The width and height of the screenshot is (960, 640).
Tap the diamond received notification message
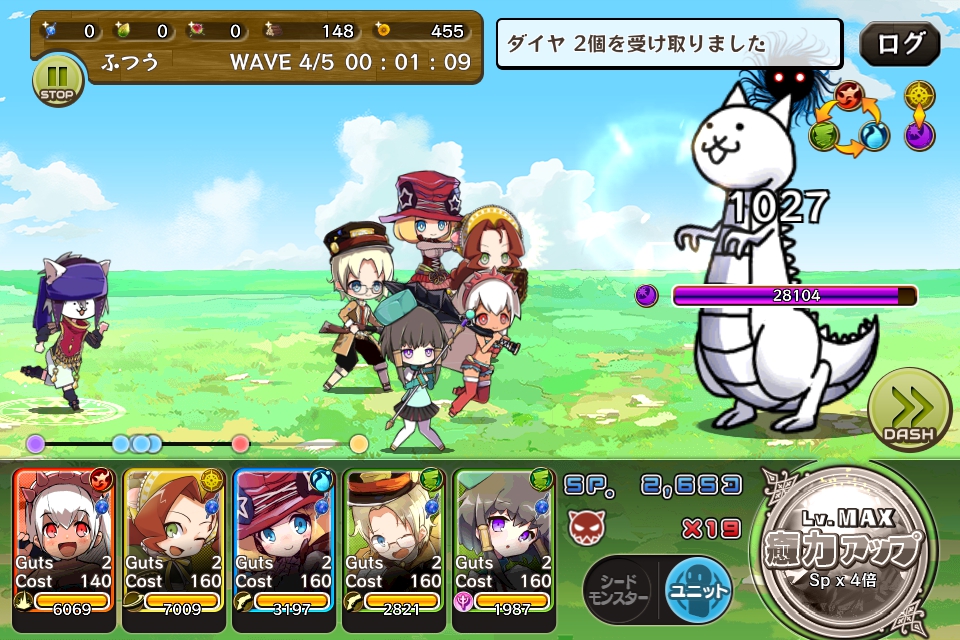(670, 44)
